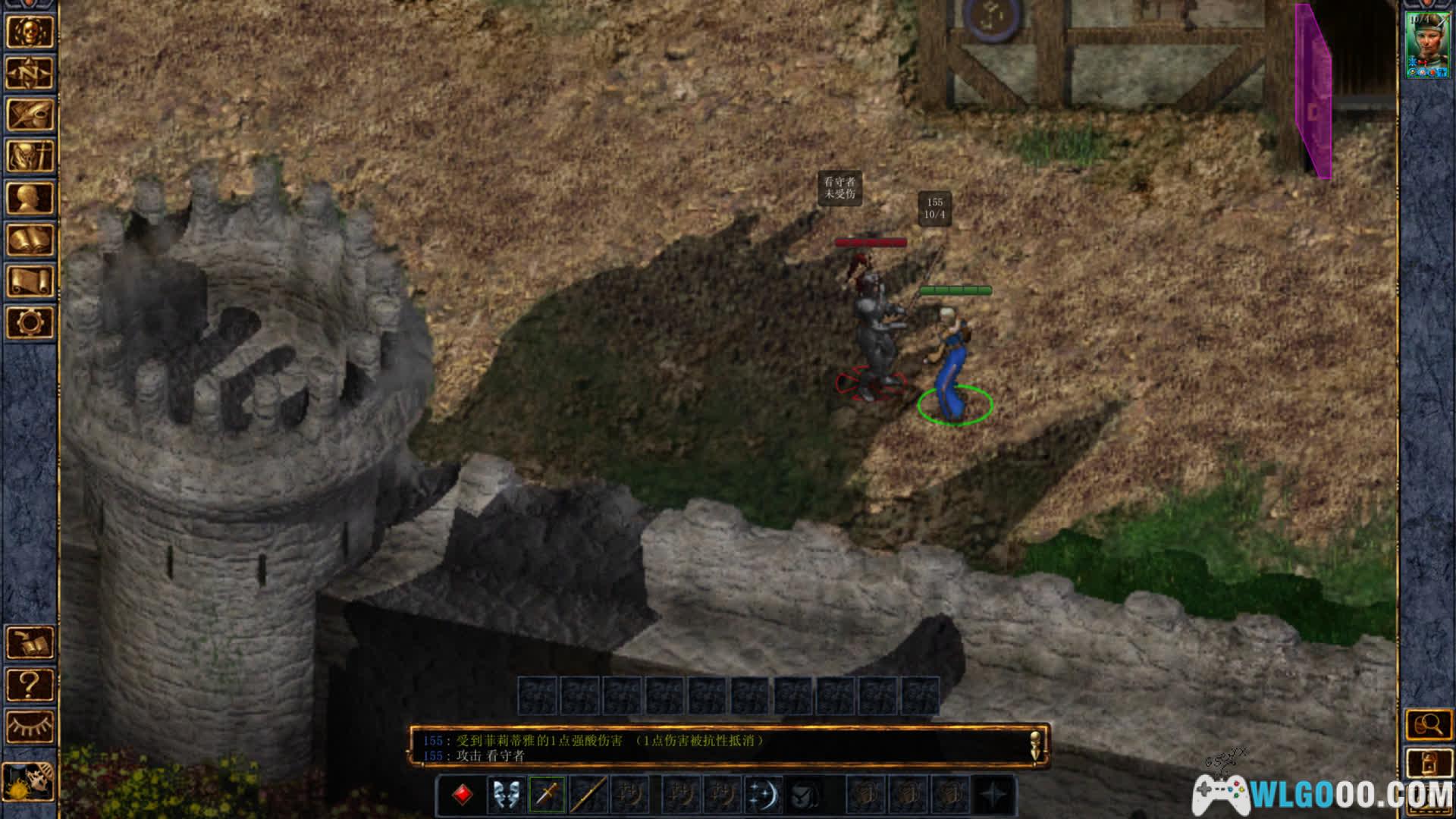Quick save with the book arrow icon
Screen dimensions: 1456x819
tap(30, 643)
